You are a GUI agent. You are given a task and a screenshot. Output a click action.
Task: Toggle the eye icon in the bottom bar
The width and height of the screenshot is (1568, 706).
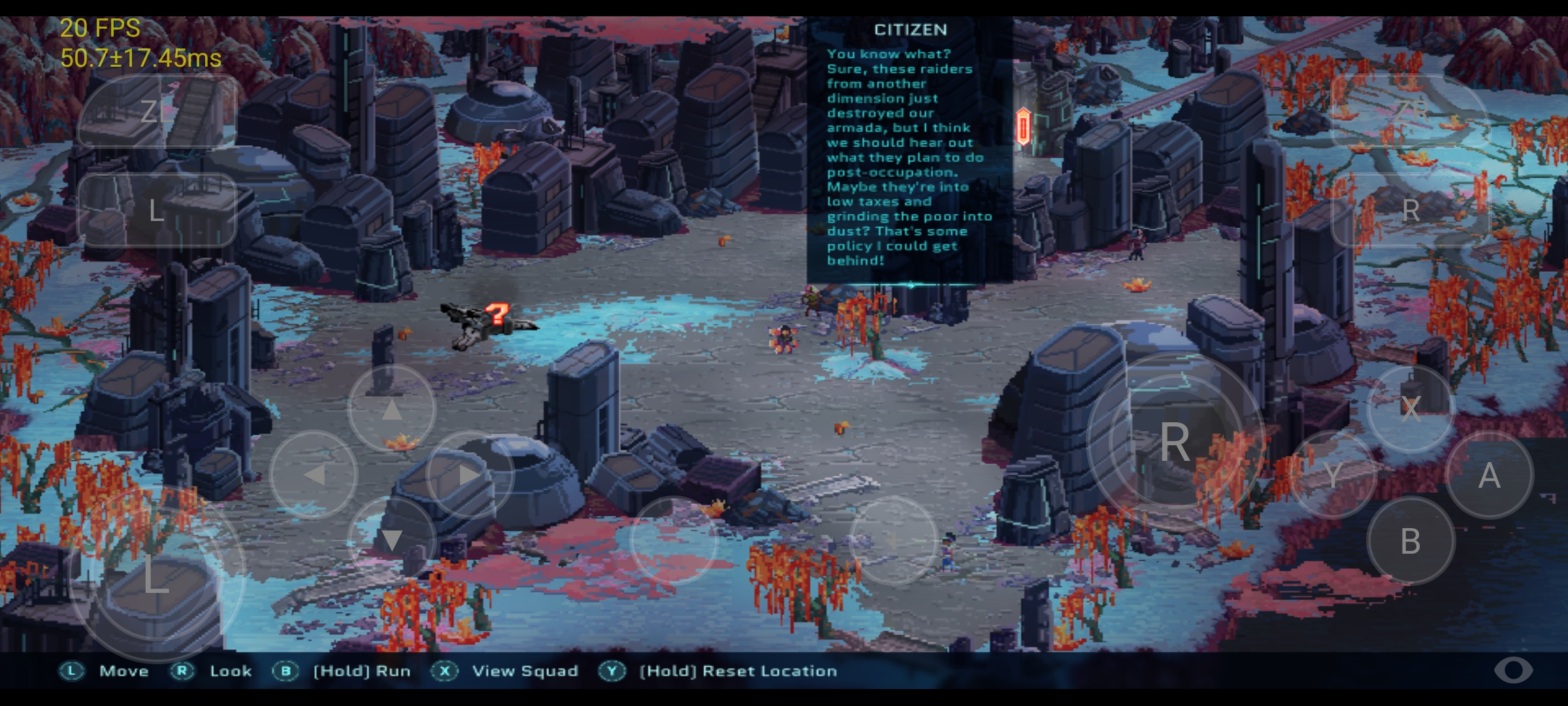(1513, 670)
